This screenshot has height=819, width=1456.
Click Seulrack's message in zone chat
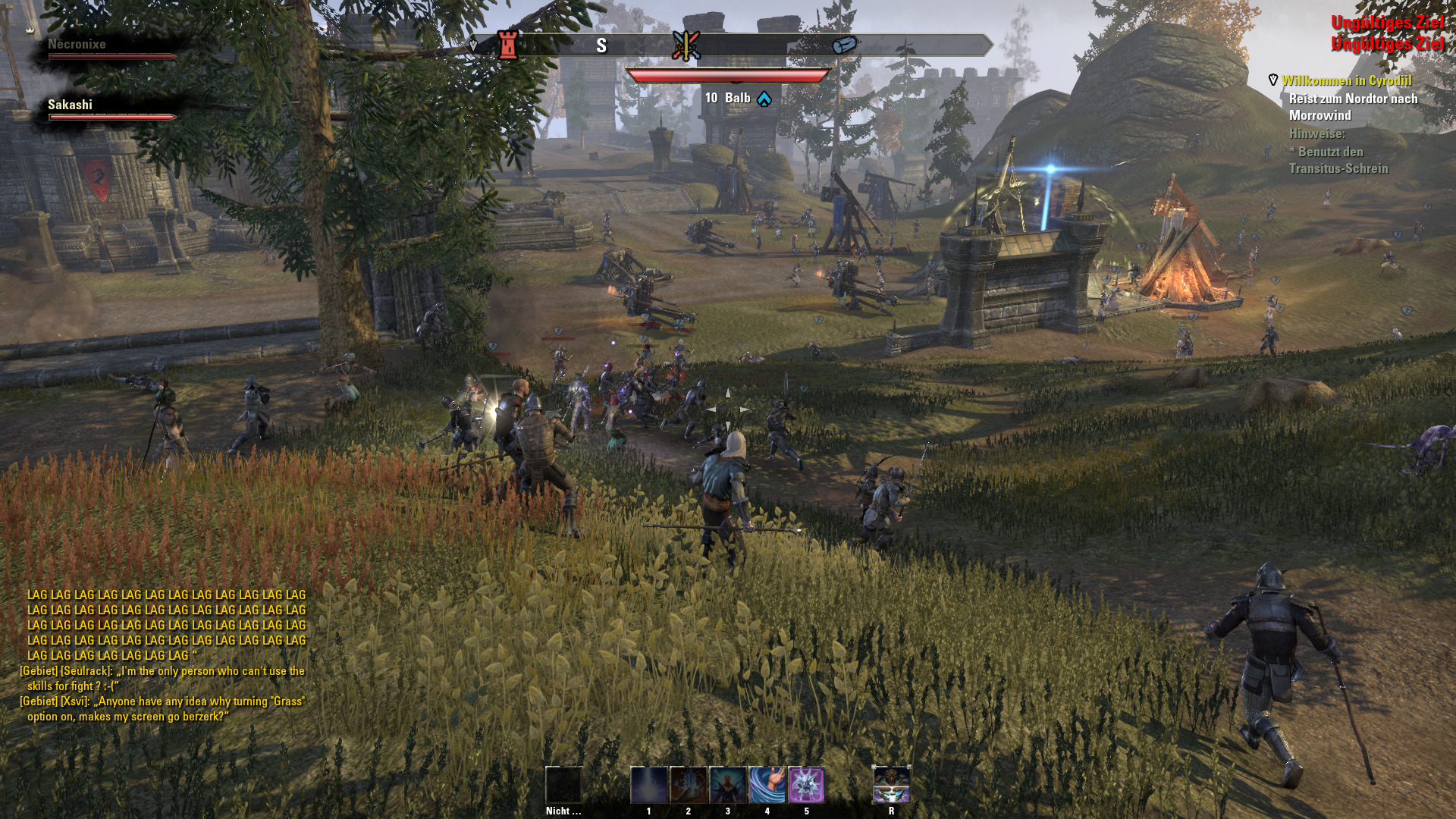point(163,679)
